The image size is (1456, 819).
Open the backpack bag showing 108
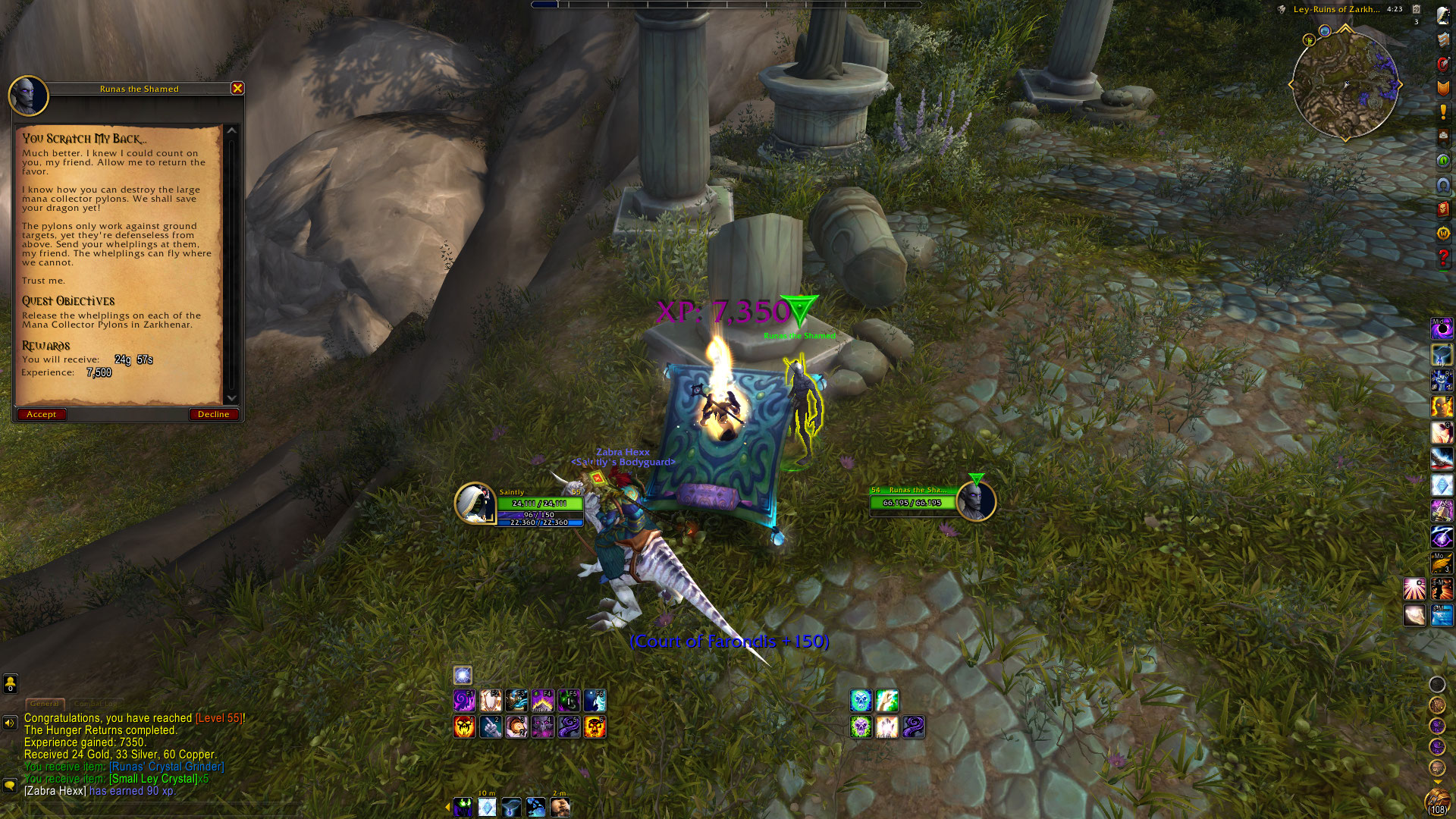click(1437, 802)
